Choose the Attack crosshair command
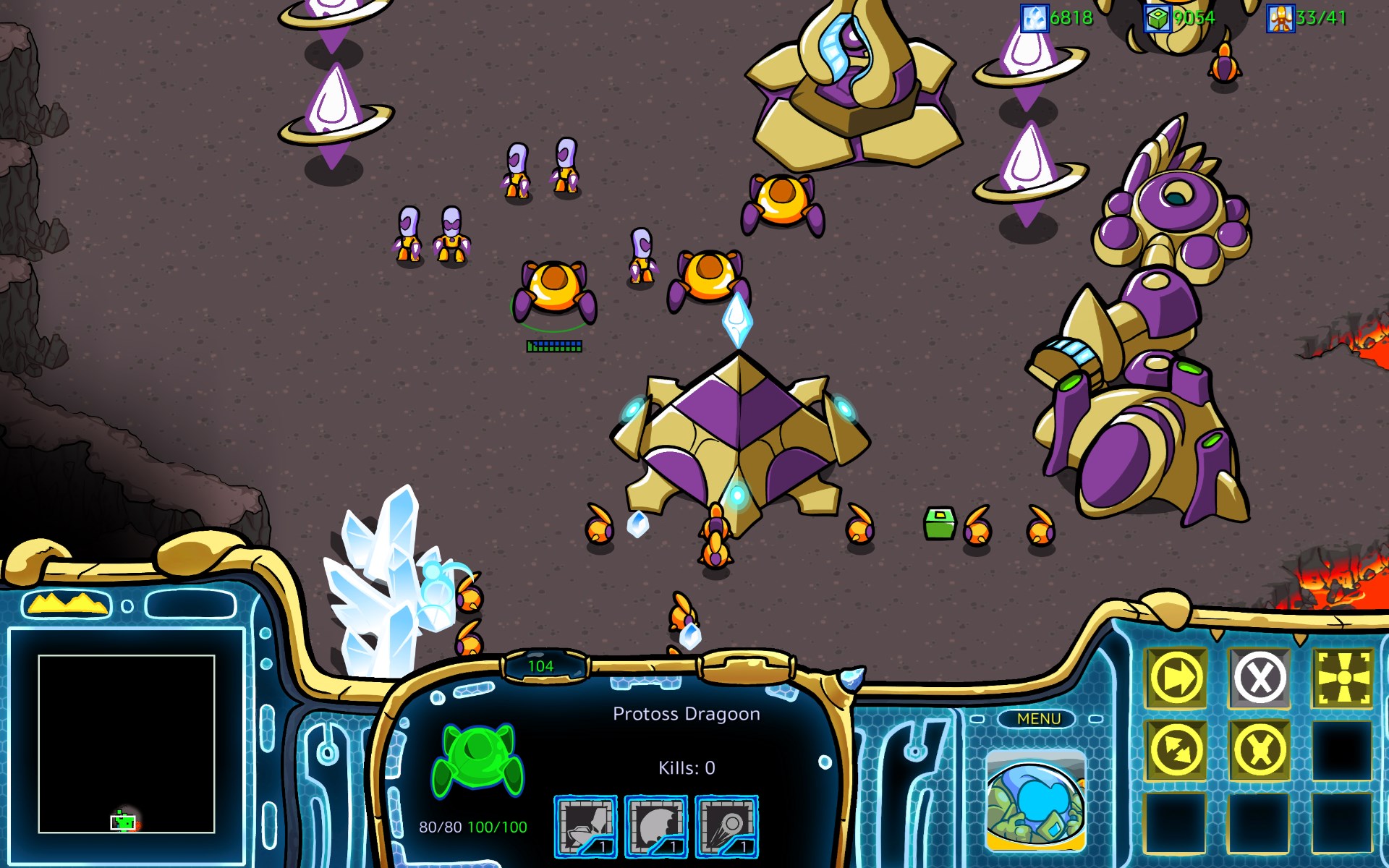The image size is (1389, 868). click(x=1343, y=678)
